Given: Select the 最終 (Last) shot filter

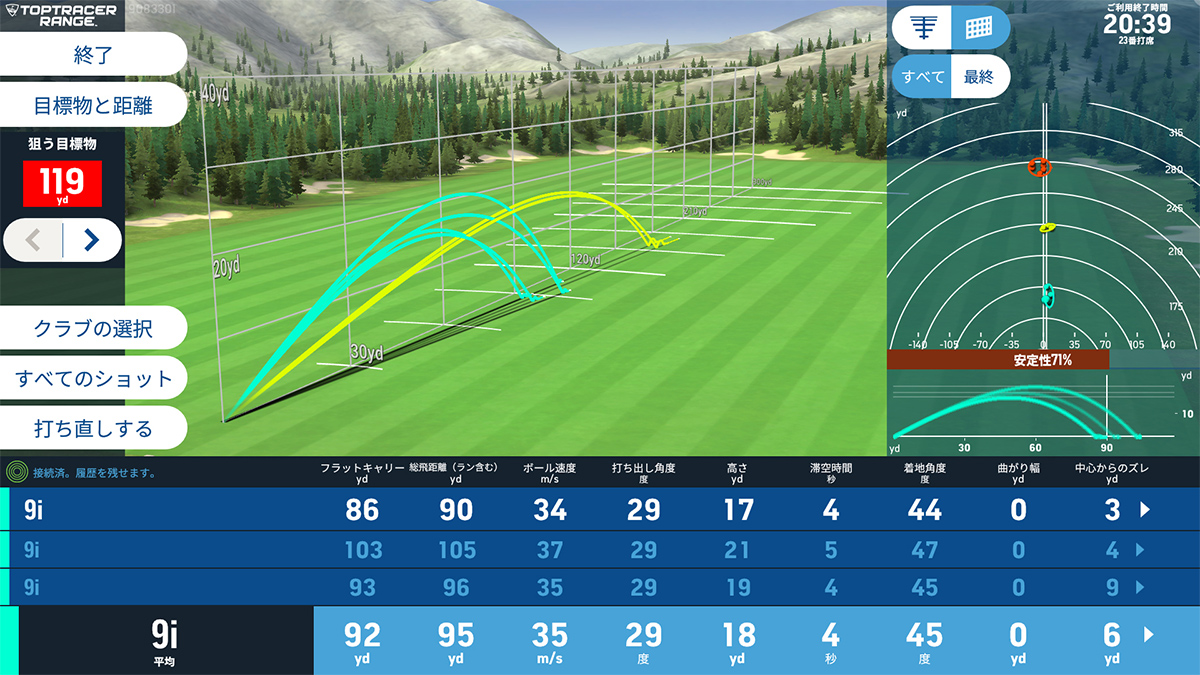Looking at the screenshot, I should [x=979, y=77].
